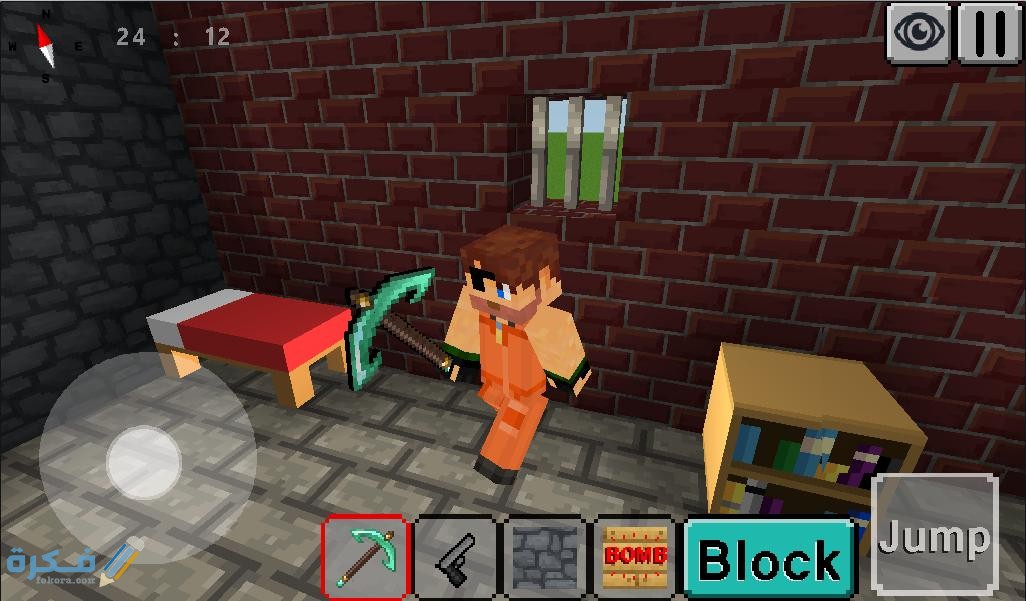
Task: Open the Block menu
Action: (x=770, y=558)
